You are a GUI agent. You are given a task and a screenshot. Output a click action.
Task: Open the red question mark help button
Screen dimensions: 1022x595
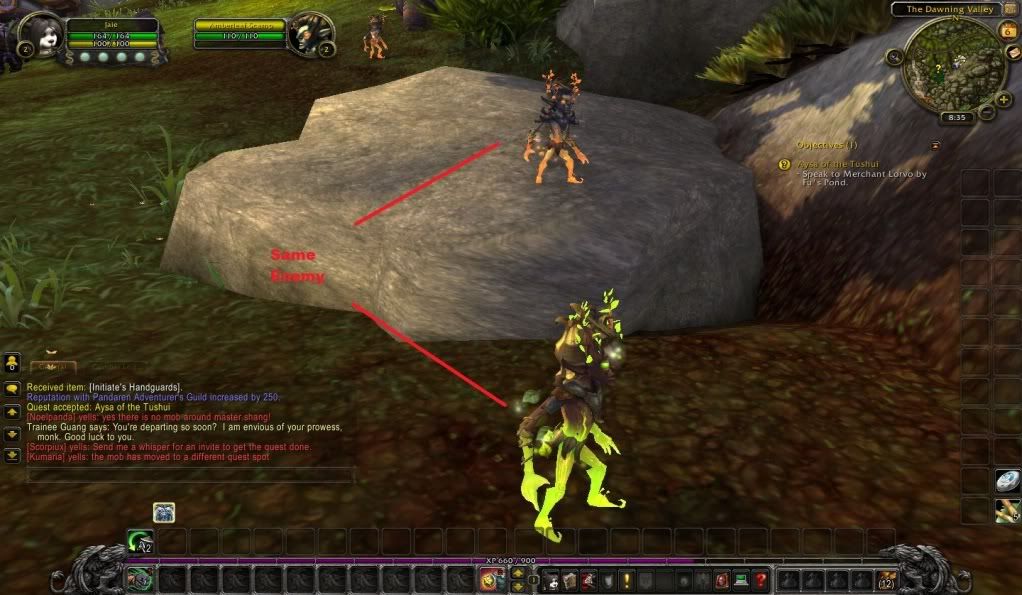pos(761,580)
